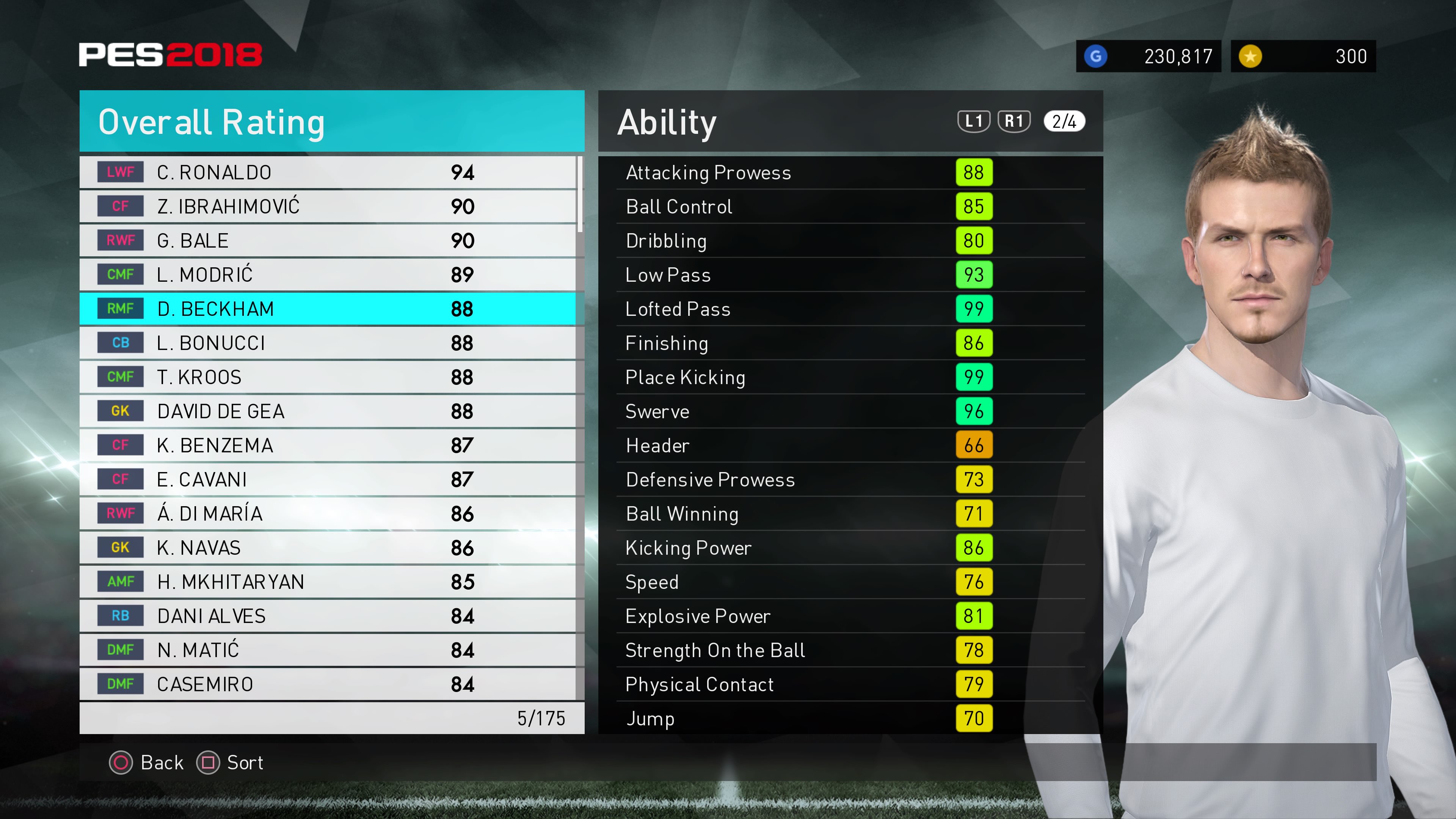Click the circle Back button icon
Image resolution: width=1456 pixels, height=819 pixels.
point(121,763)
